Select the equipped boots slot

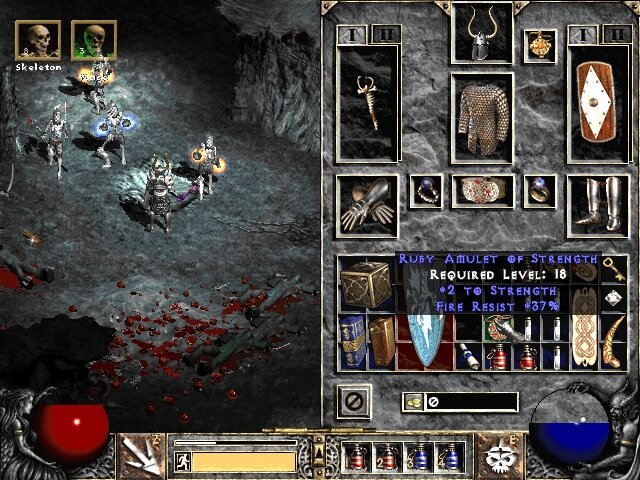597,205
